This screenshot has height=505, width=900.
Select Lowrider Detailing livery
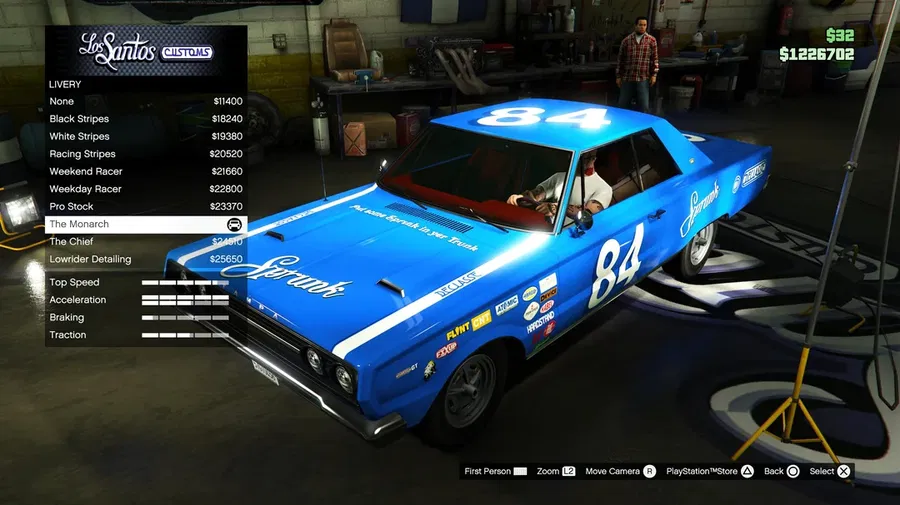tap(145, 259)
